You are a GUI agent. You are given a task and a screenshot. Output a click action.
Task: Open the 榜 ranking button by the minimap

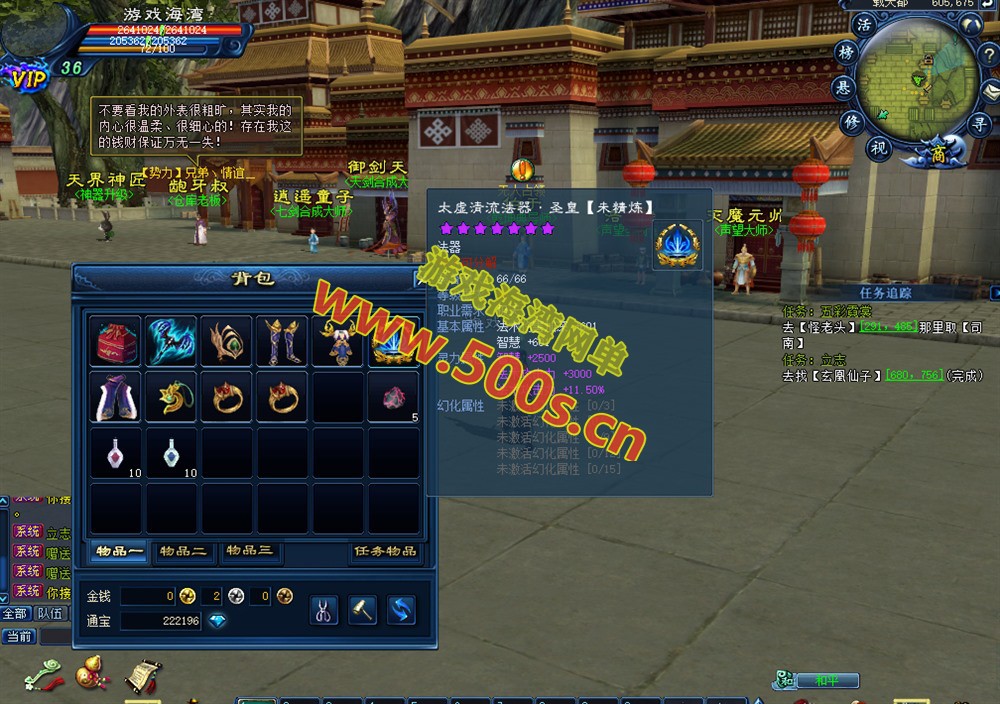[x=847, y=53]
